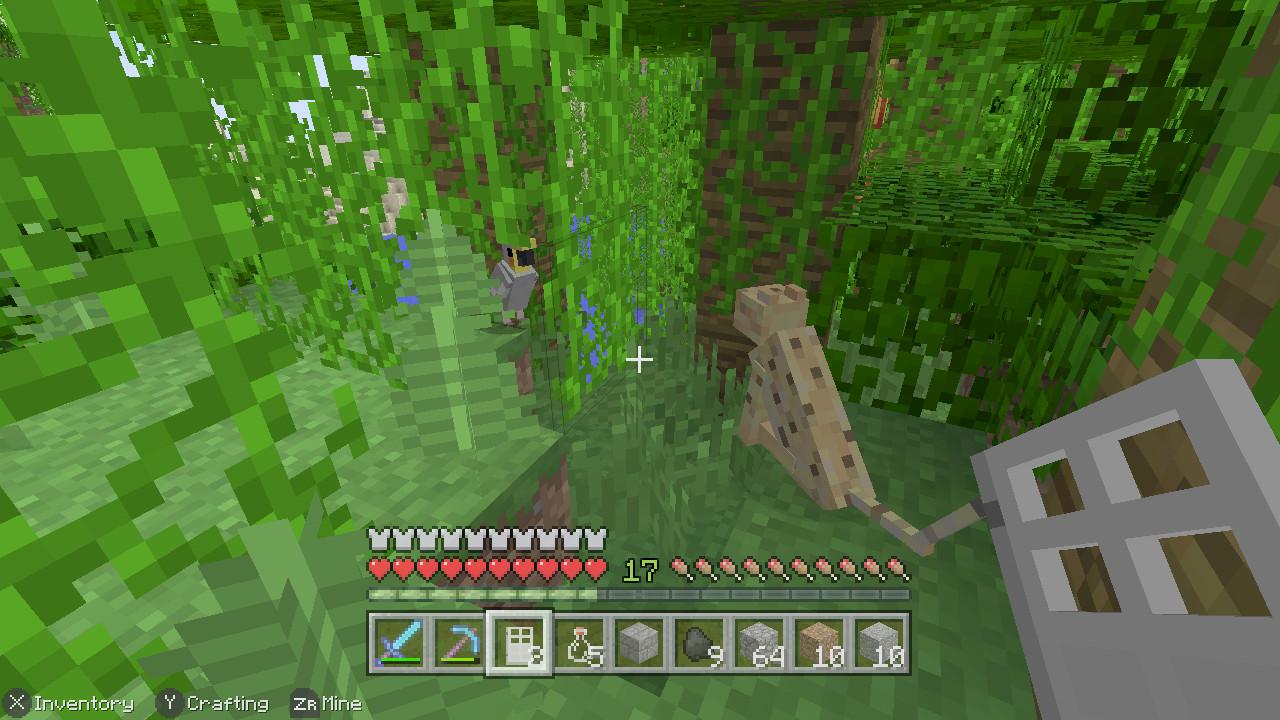Viewport: 1280px width, 720px height.
Task: Open the Inventory via its hint label
Action: (85, 703)
